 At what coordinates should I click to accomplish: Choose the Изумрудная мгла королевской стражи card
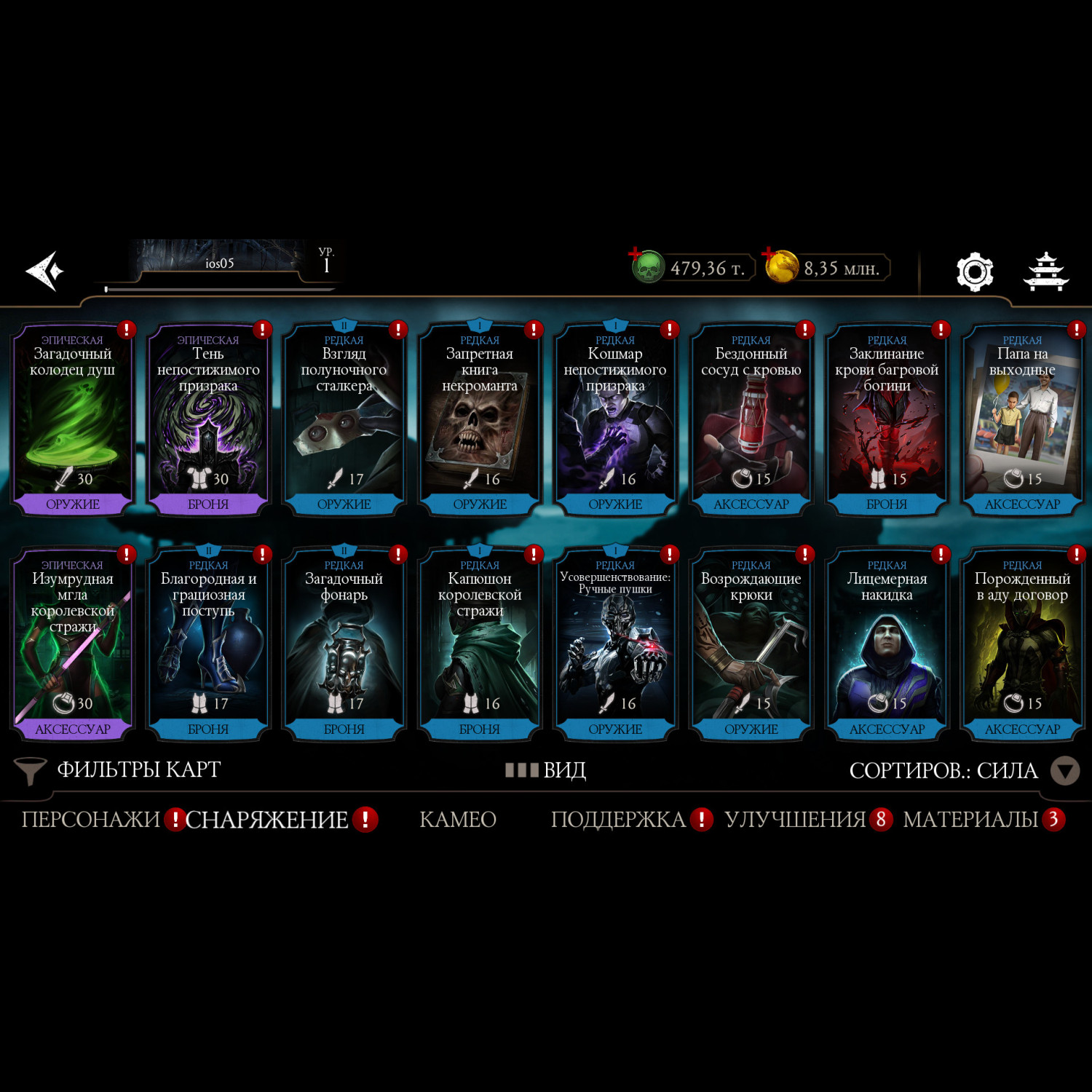point(72,645)
